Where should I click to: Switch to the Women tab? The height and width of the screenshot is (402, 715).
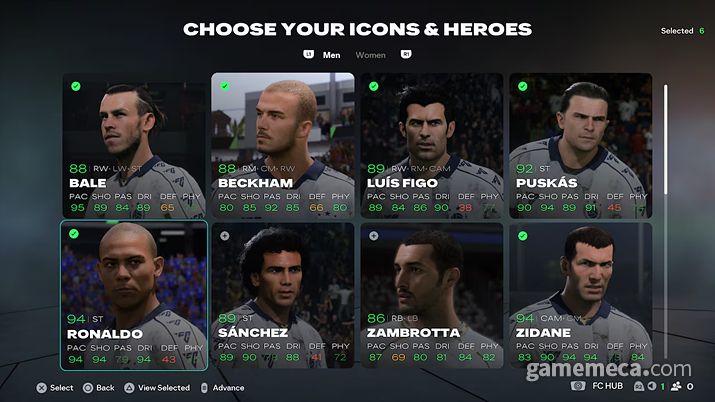click(x=371, y=55)
